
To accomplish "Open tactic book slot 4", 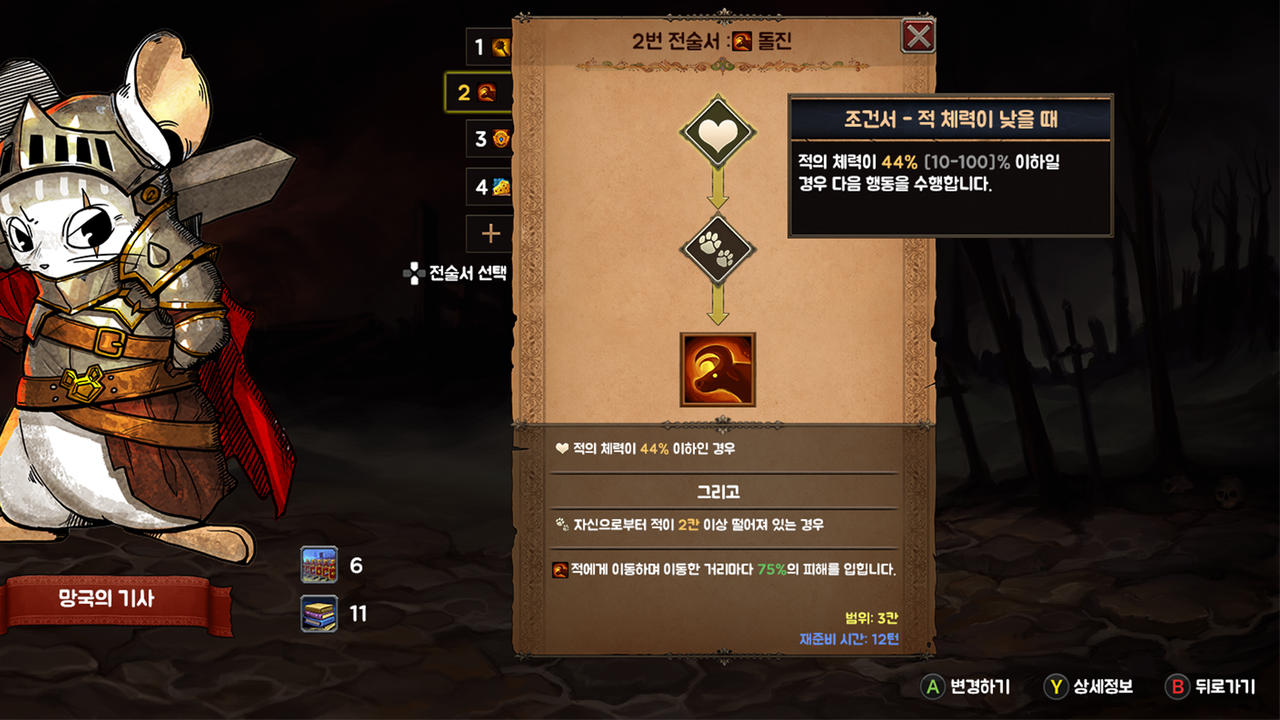I will point(490,186).
